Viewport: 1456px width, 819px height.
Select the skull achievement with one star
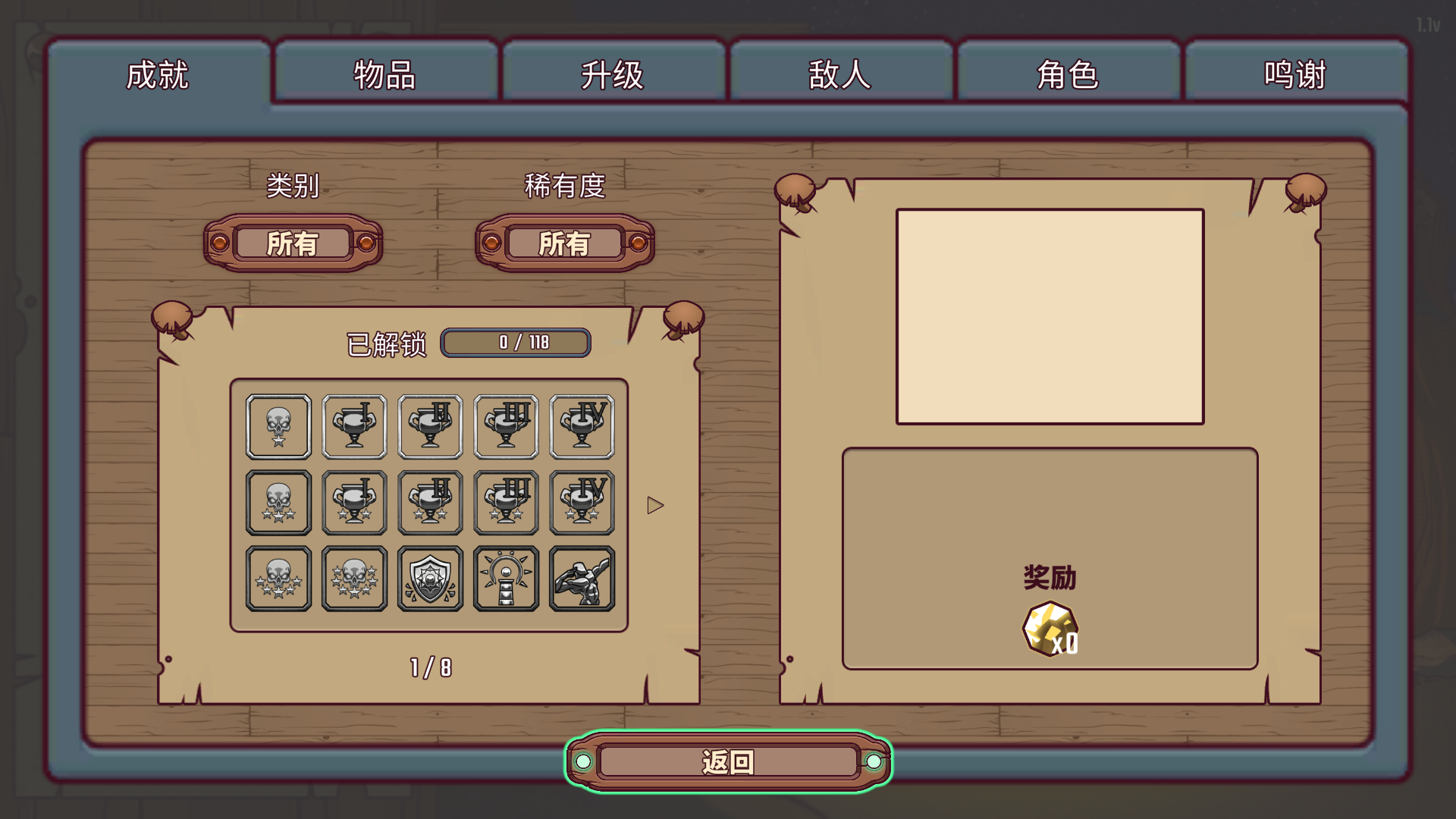click(278, 426)
